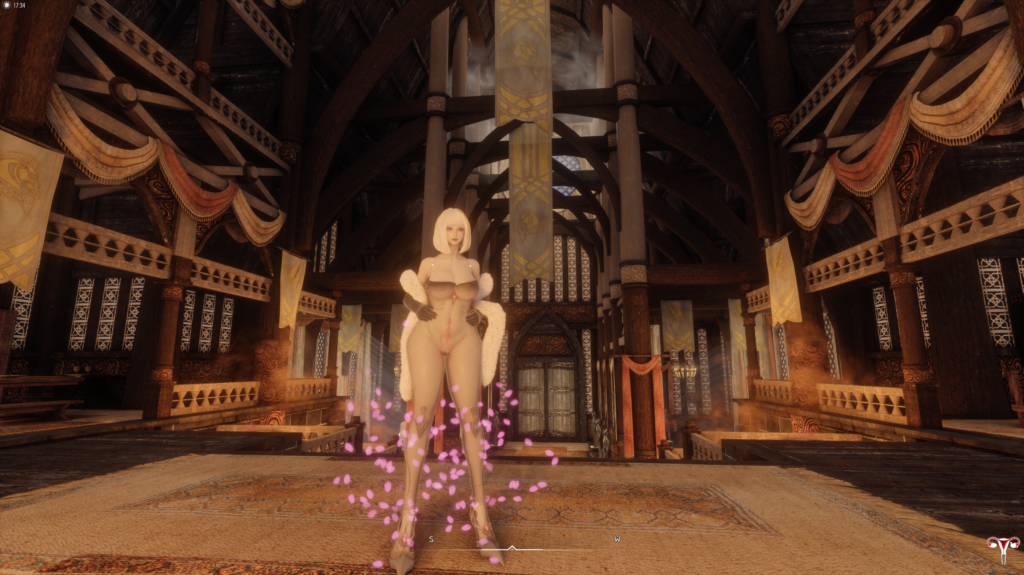Click the compass W direction marker
The image size is (1024, 575).
pos(617,539)
